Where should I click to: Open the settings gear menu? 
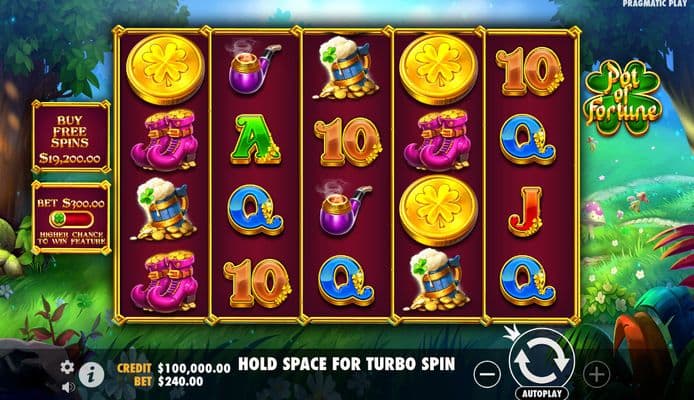67,367
